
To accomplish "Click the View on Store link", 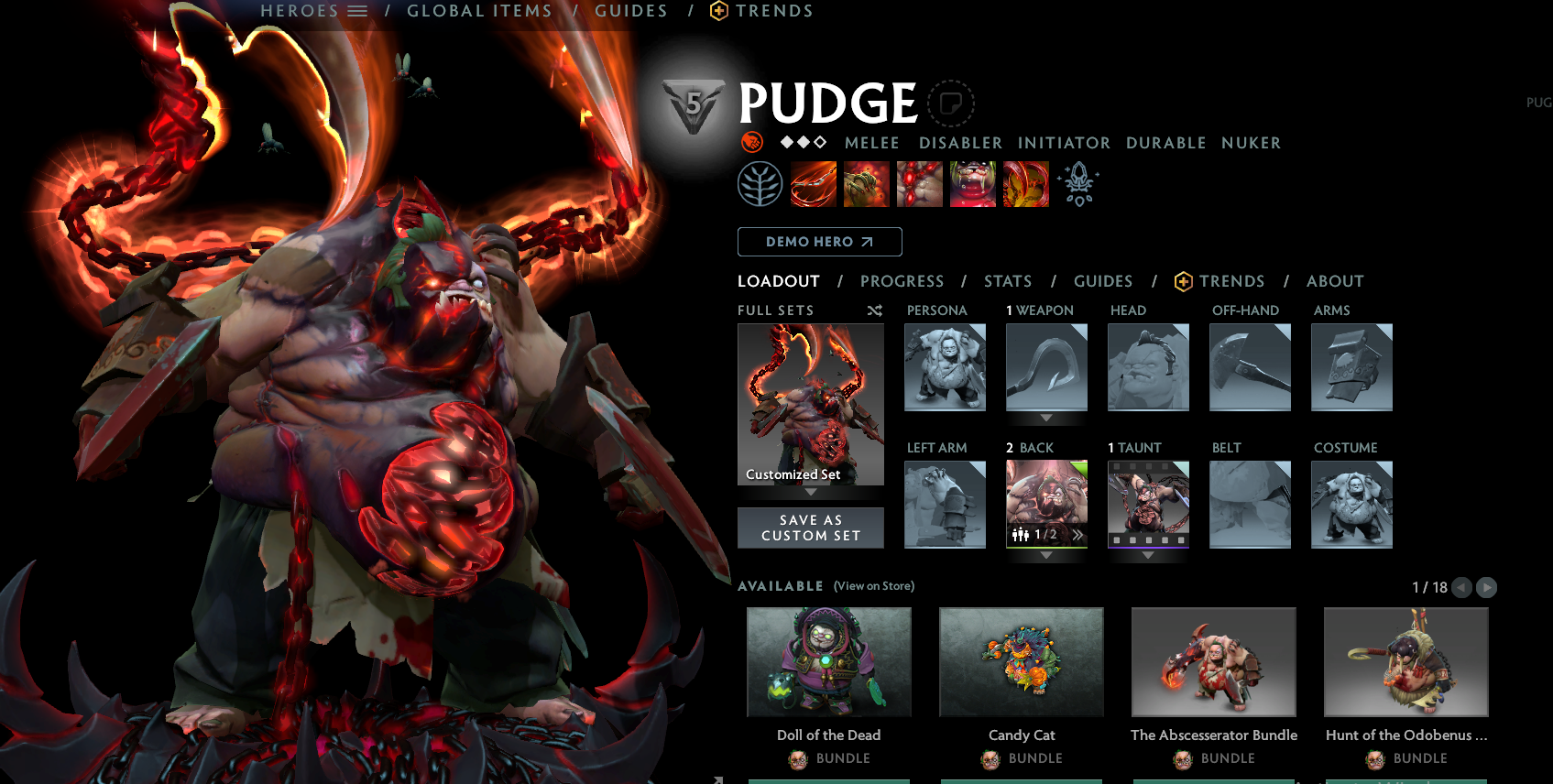I will pyautogui.click(x=873, y=585).
